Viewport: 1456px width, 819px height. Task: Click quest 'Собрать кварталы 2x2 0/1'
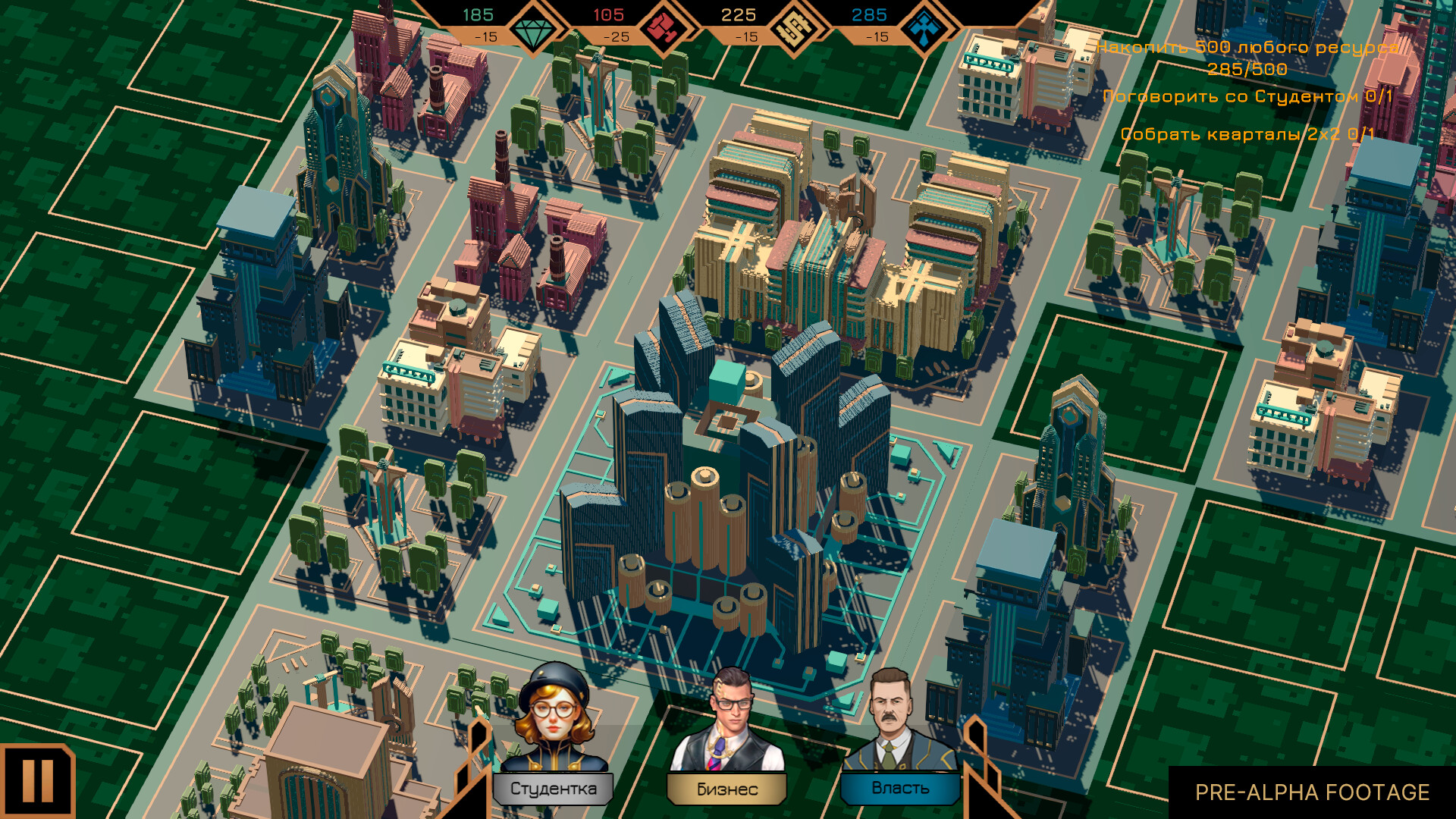(1247, 134)
